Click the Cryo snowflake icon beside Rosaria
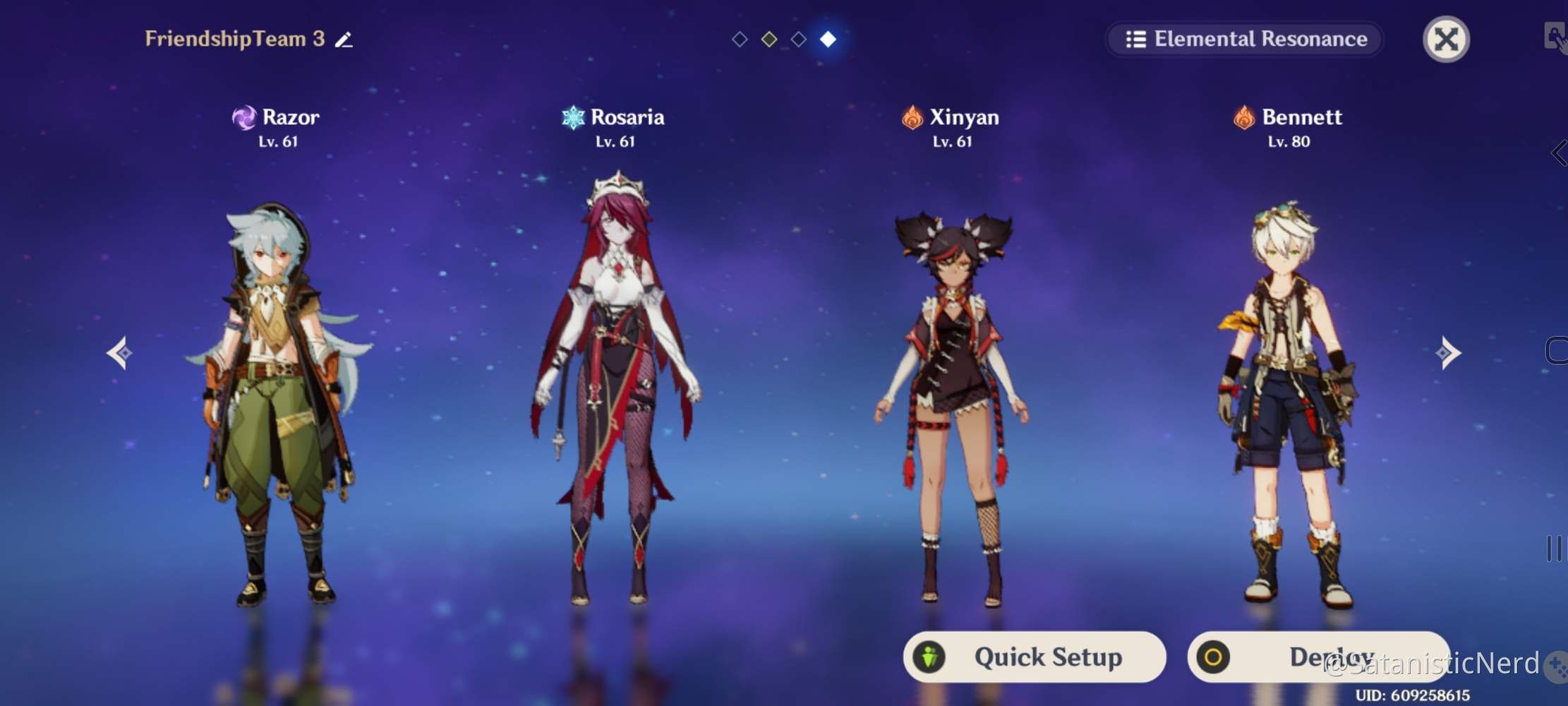This screenshot has height=706, width=1568. click(574, 117)
